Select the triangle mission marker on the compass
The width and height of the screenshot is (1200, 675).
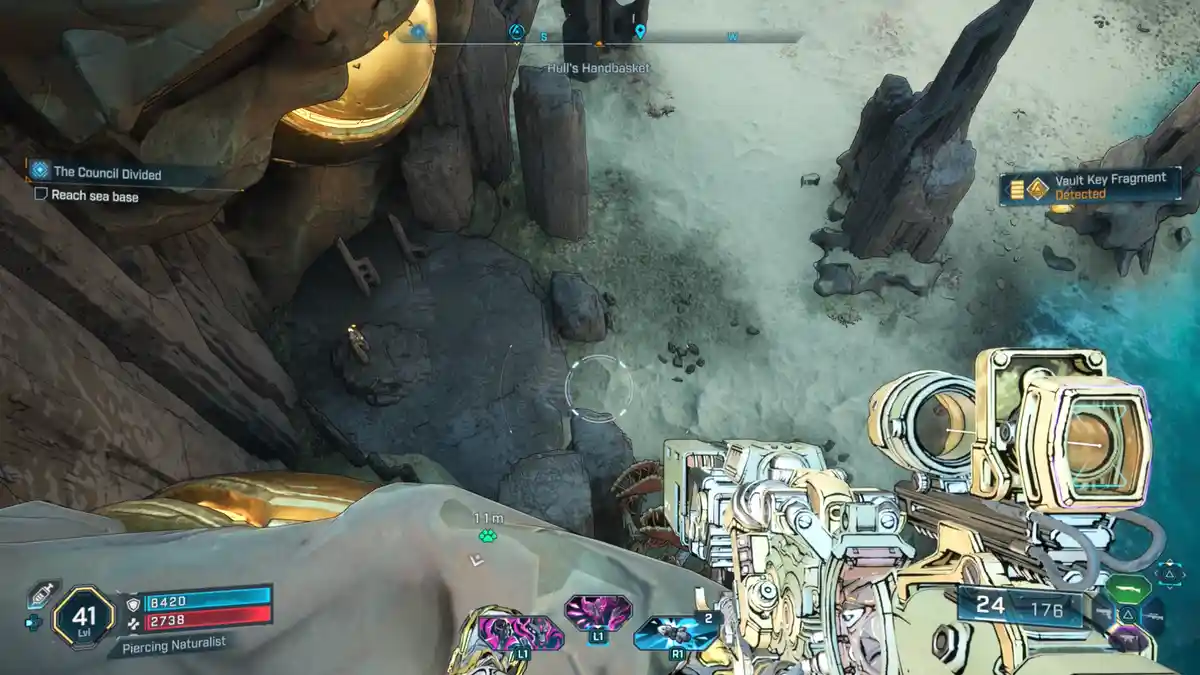(516, 32)
